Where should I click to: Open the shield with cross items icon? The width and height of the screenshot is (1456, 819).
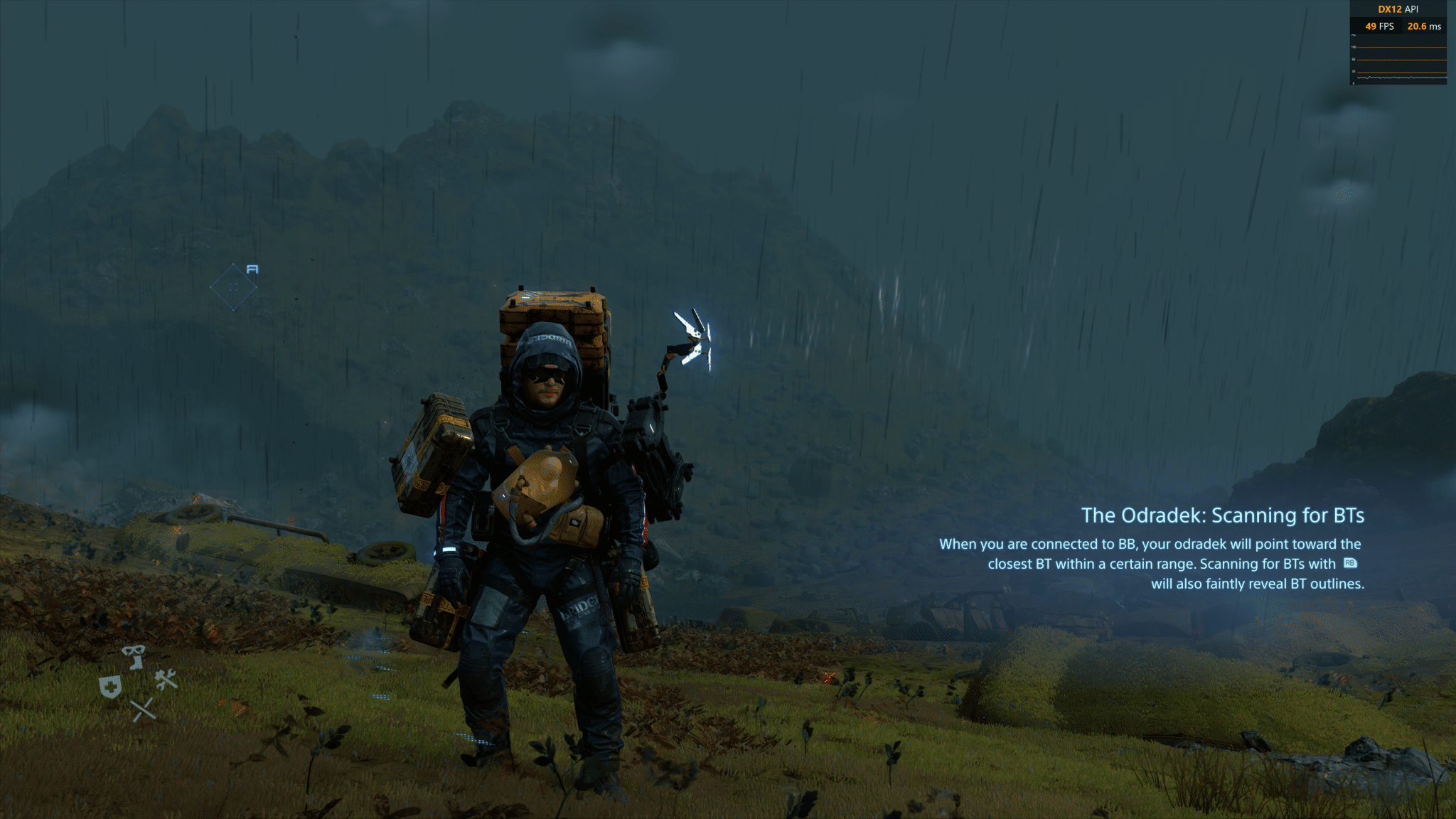pos(110,687)
